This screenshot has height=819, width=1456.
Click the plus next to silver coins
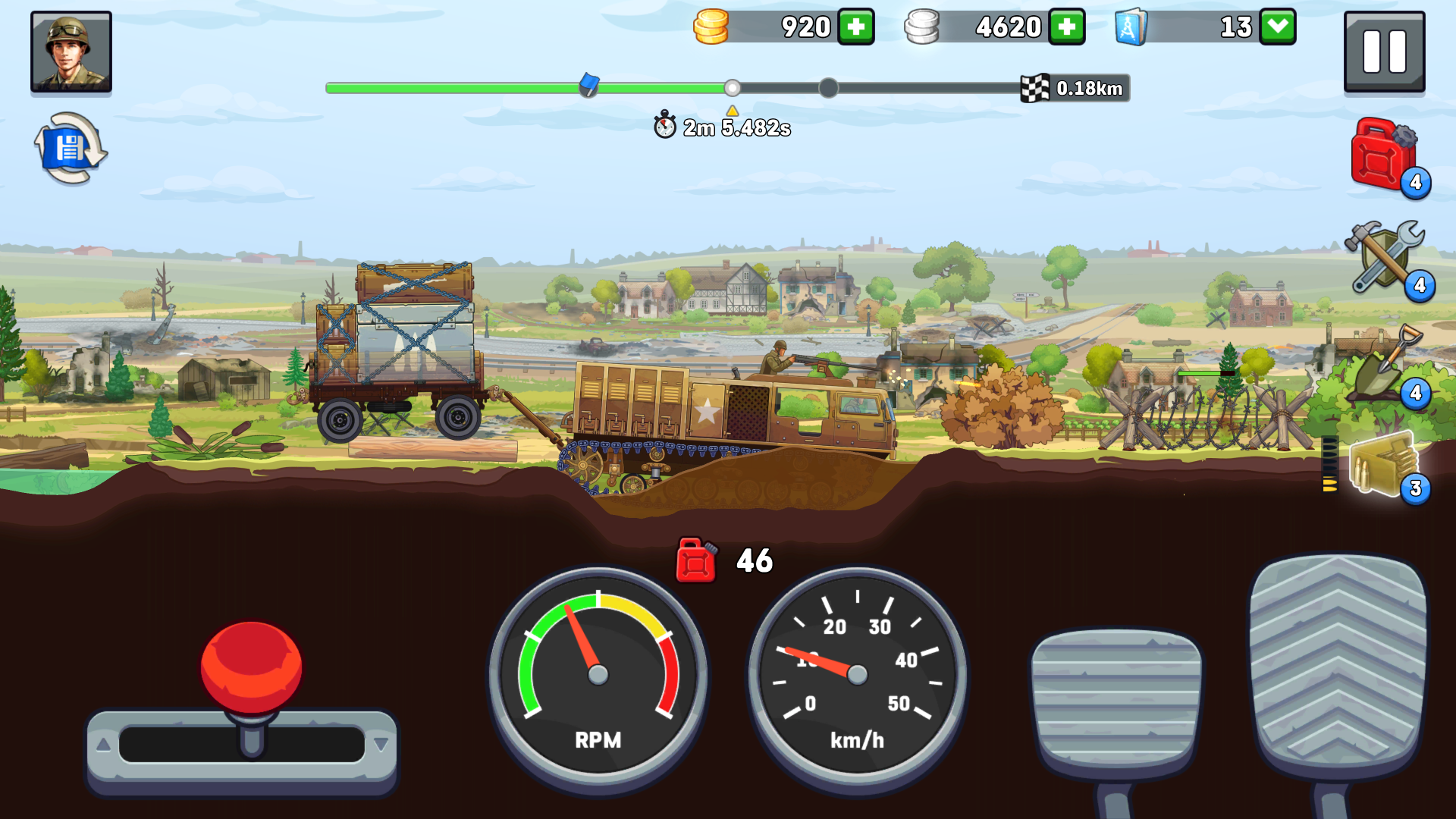[x=1066, y=27]
